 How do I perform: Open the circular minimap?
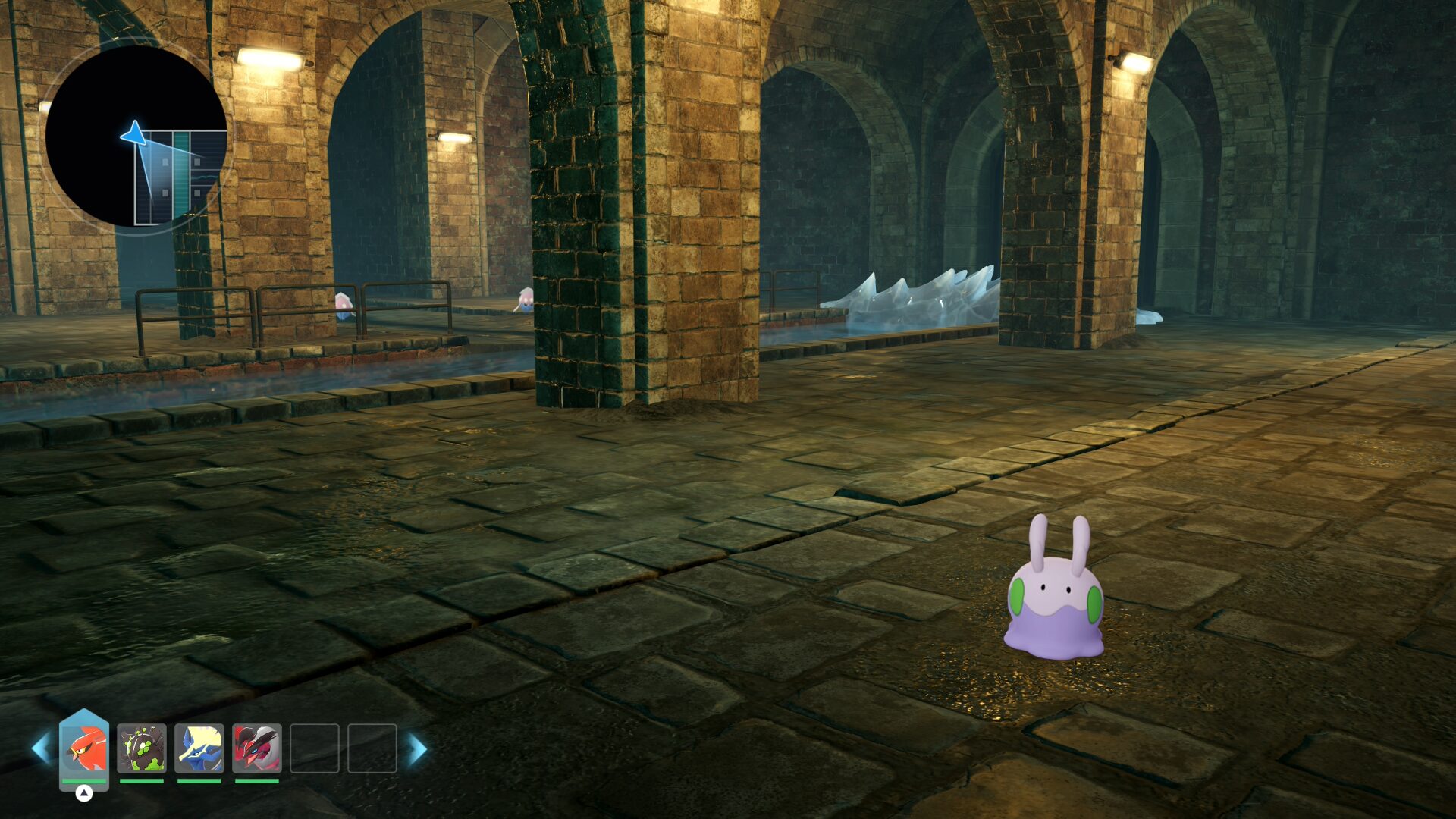point(136,136)
